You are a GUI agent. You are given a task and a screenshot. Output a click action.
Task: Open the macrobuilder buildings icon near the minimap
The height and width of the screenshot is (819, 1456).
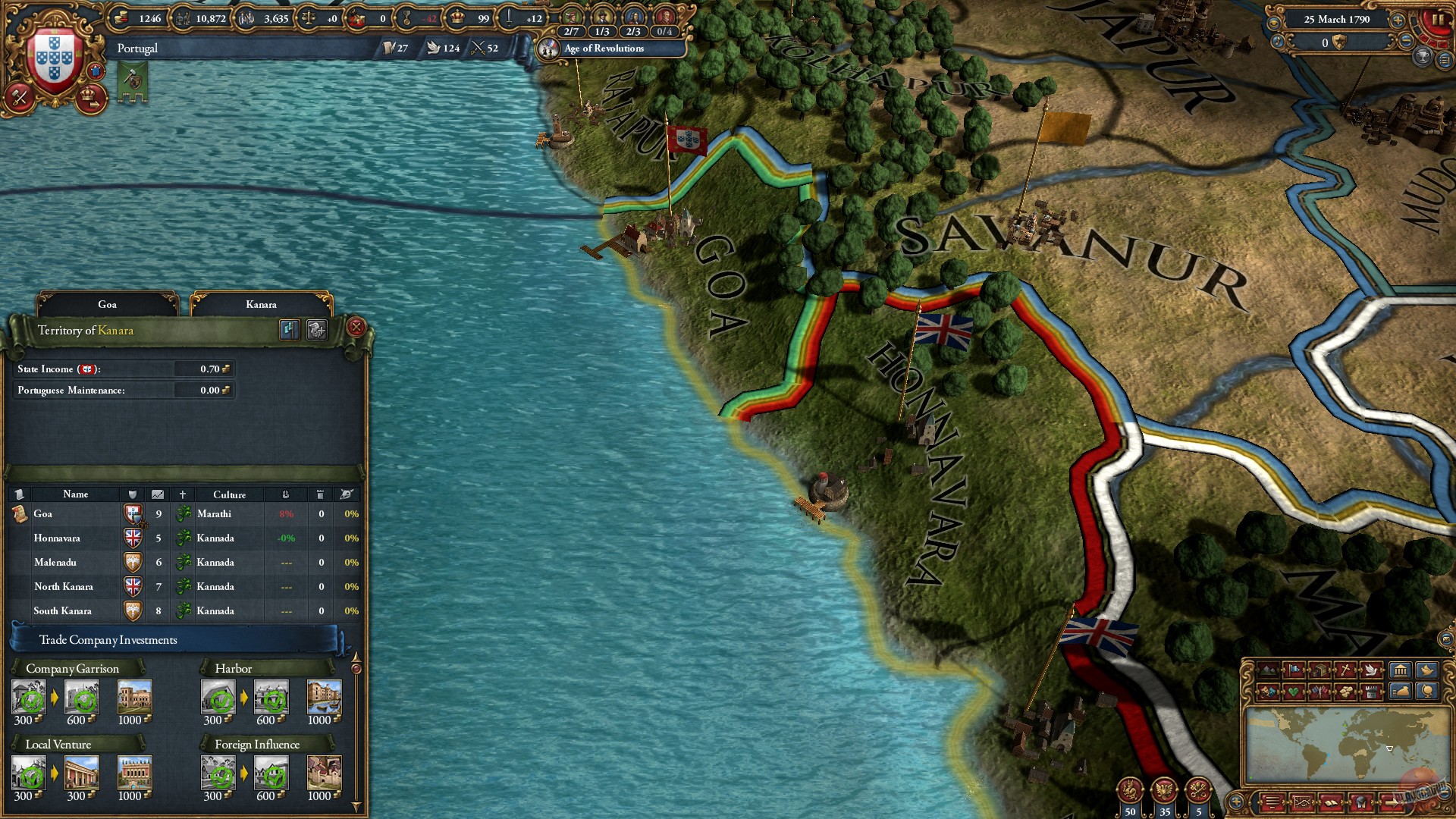click(1401, 670)
